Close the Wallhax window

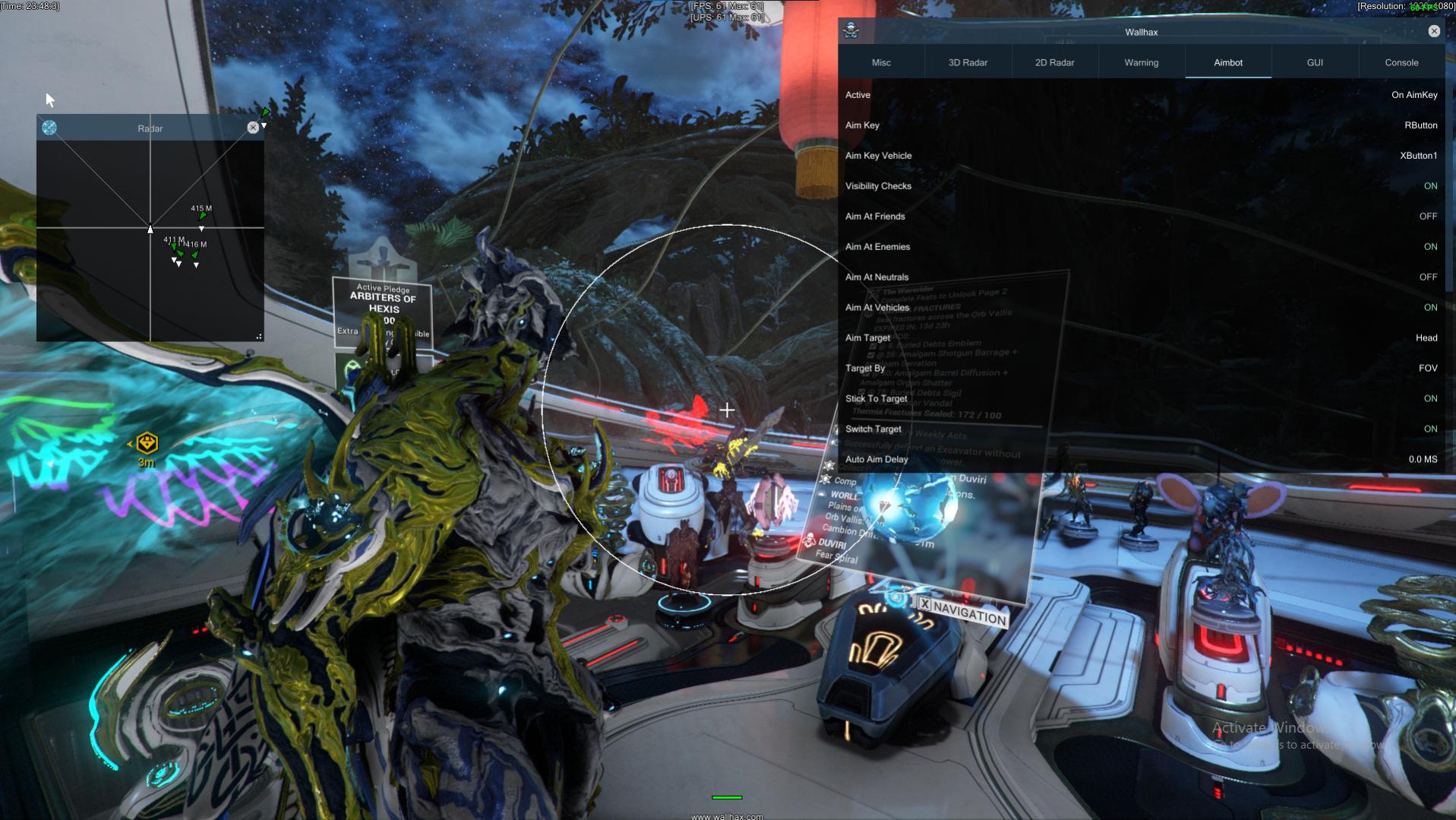pyautogui.click(x=1433, y=31)
